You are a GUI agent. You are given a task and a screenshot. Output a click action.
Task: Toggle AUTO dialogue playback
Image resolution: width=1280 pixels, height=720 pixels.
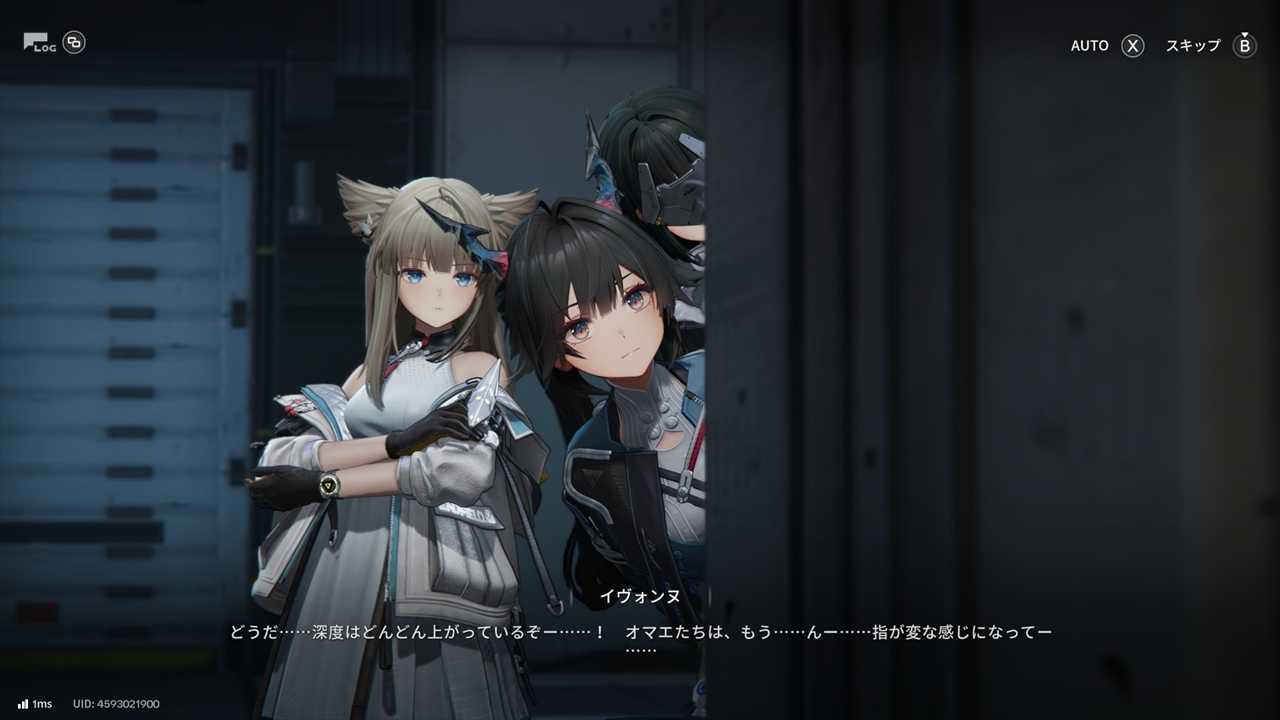pyautogui.click(x=1107, y=46)
